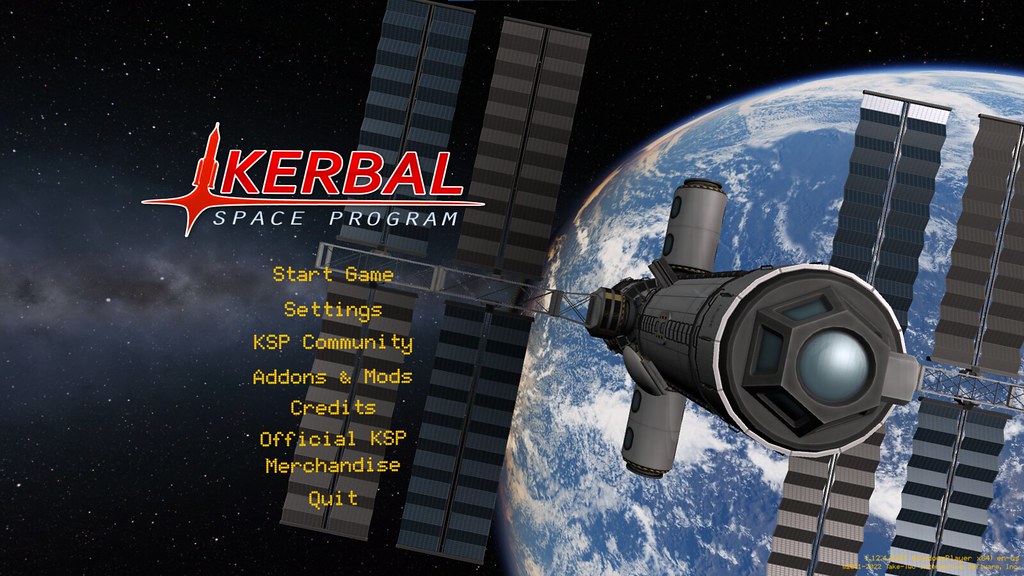
Task: Open Official KSP Merchandise
Action: click(x=333, y=452)
